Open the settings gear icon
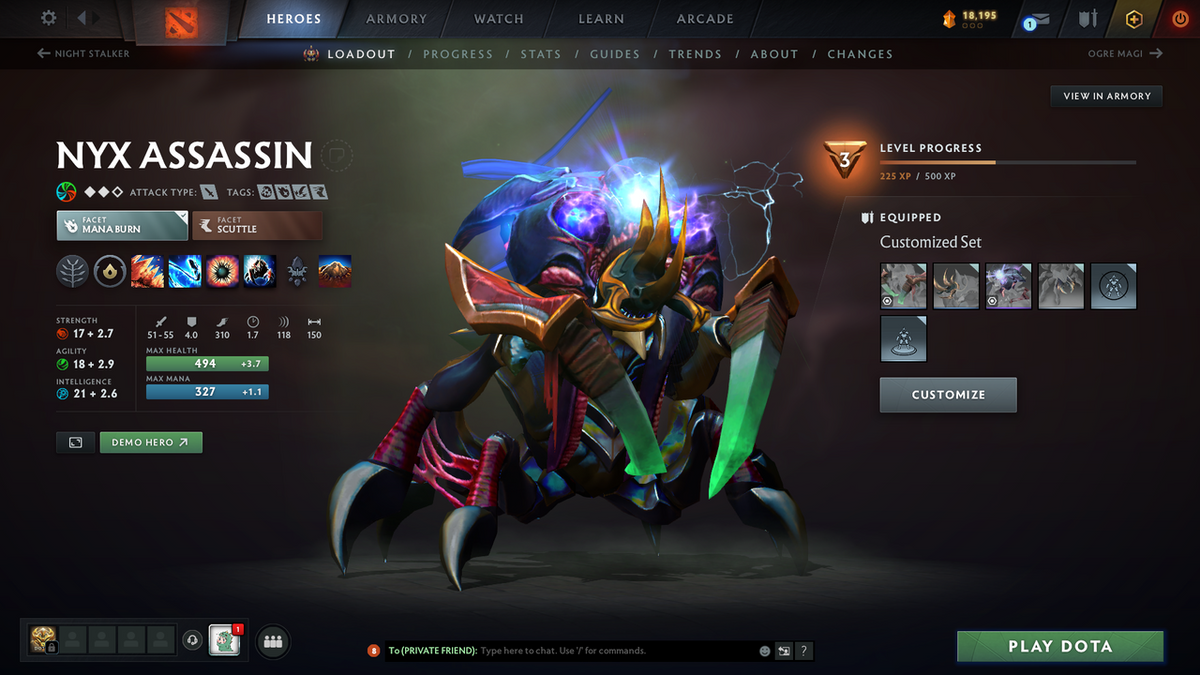 [x=49, y=18]
